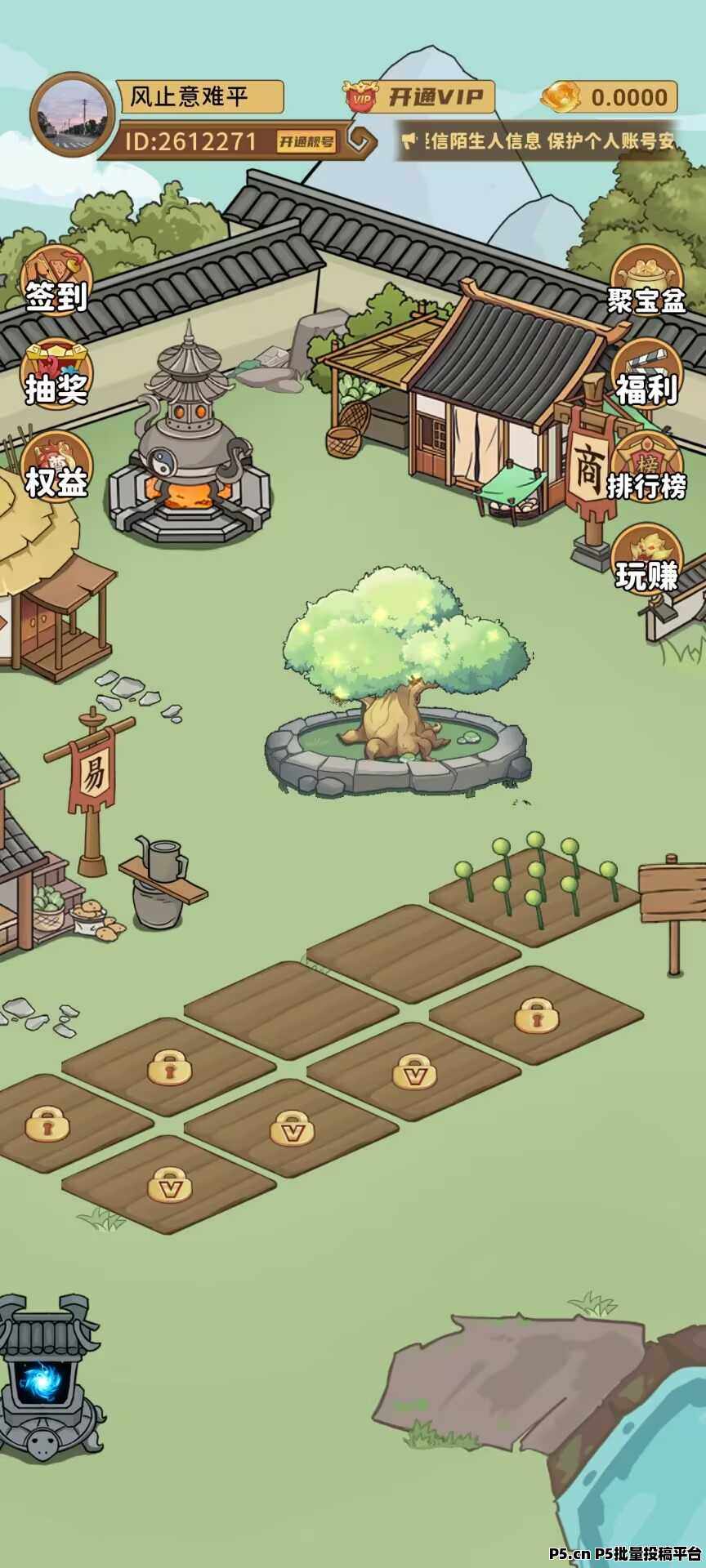Viewport: 706px width, 1568px height.
Task: Show the 排行榜 leaderboard
Action: (646, 470)
